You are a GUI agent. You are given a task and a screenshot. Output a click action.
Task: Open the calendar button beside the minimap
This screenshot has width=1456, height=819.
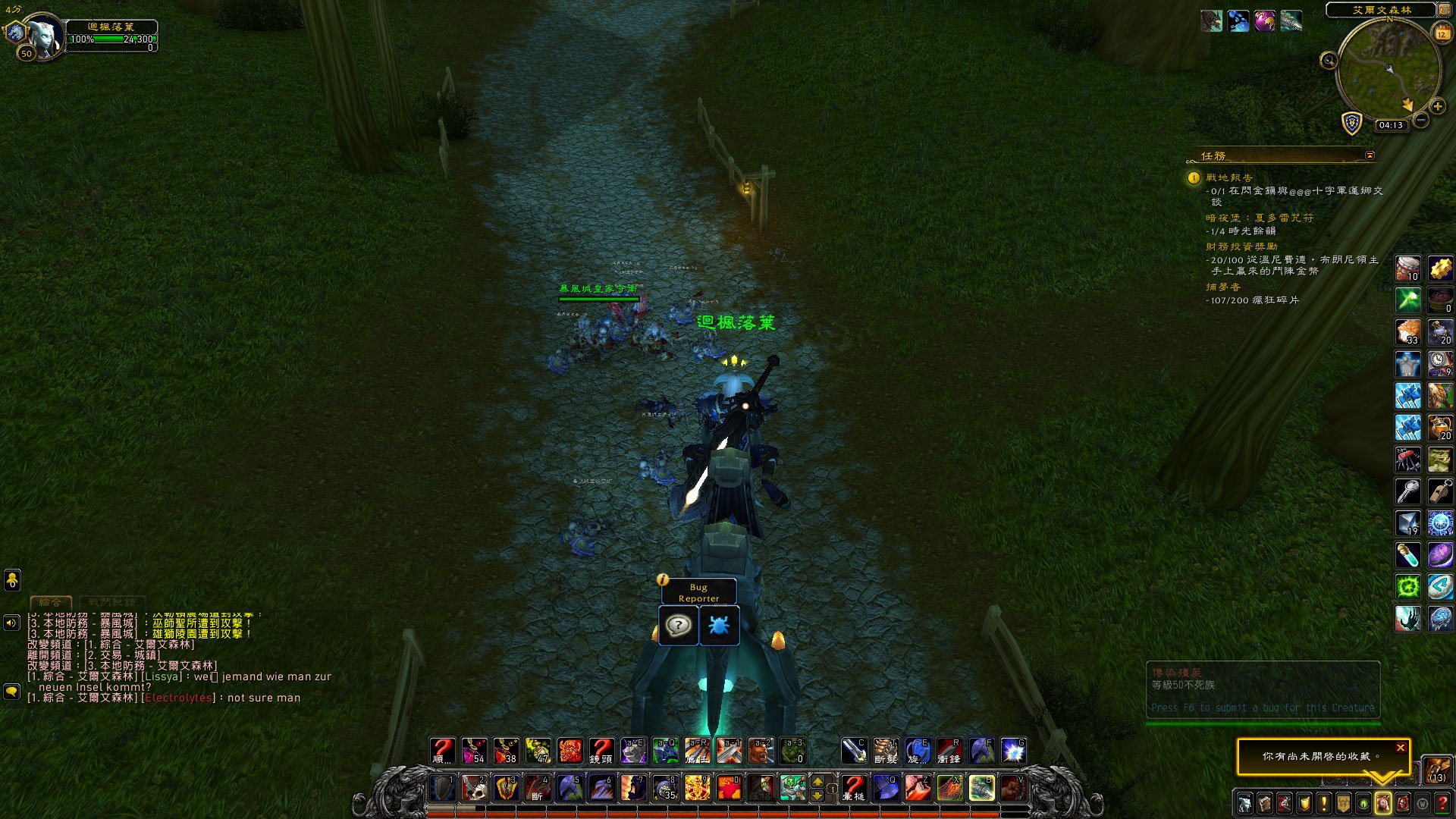[1442, 33]
